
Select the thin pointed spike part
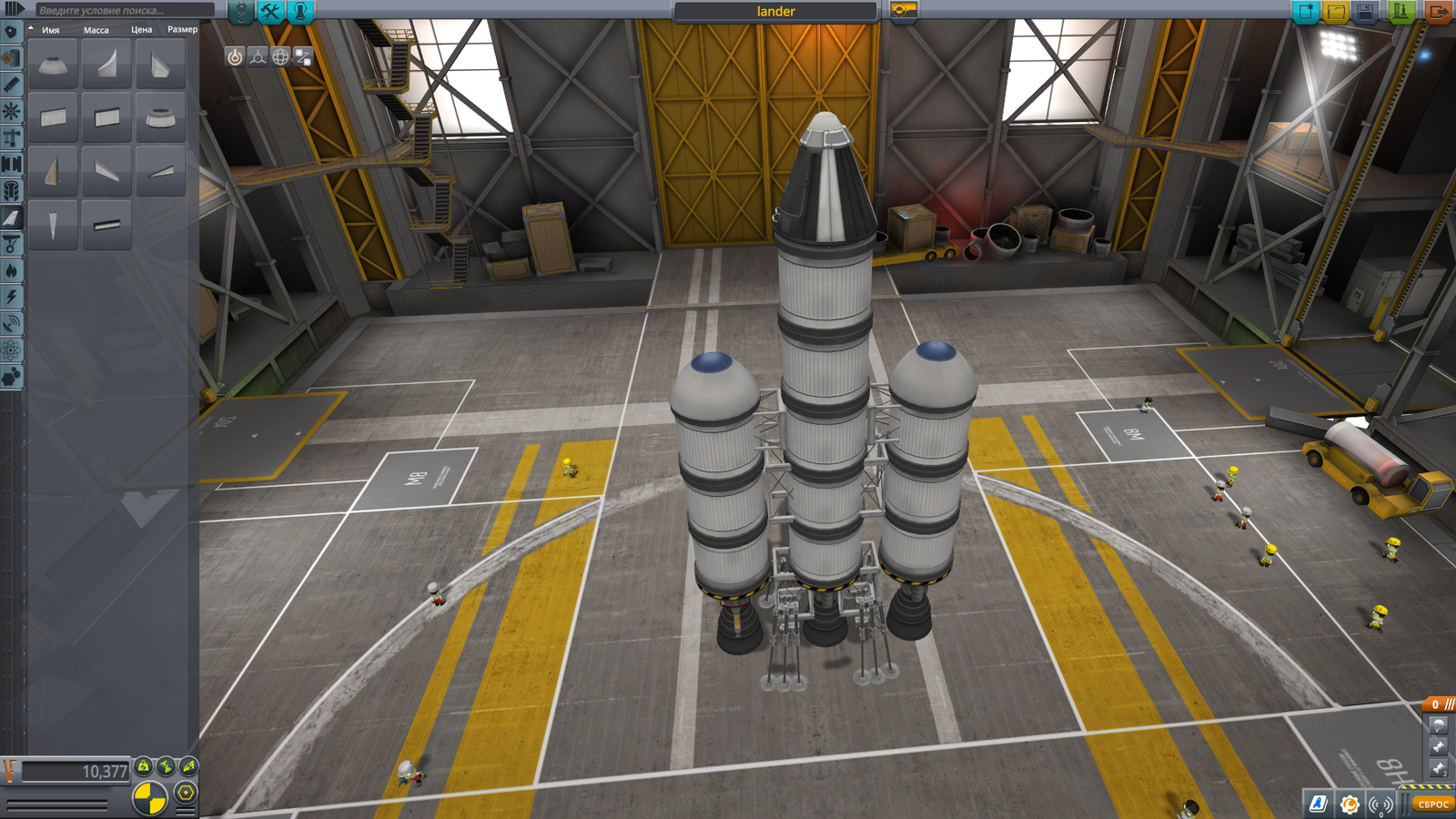click(53, 224)
